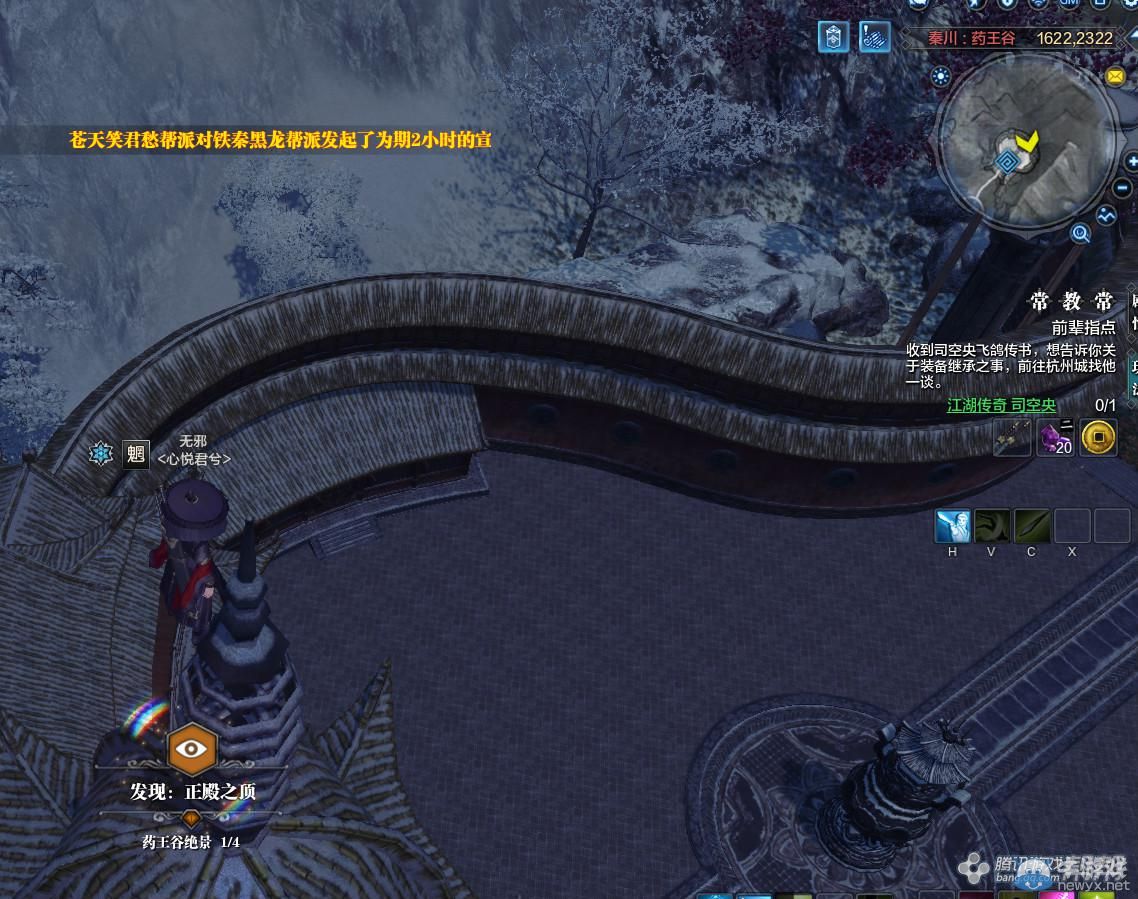Click the GM button on top bar

tap(1070, 4)
